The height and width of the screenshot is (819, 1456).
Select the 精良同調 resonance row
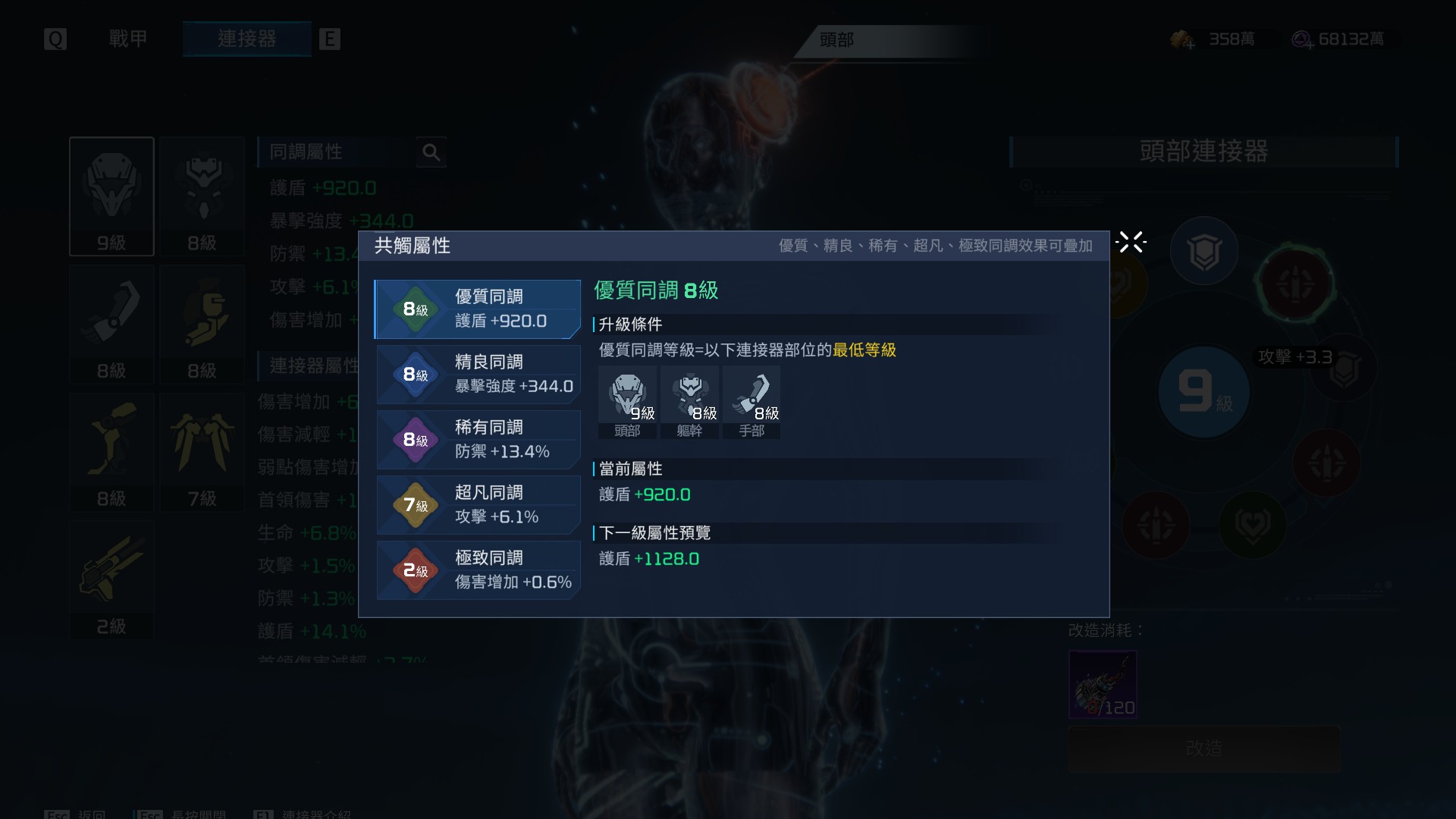478,375
